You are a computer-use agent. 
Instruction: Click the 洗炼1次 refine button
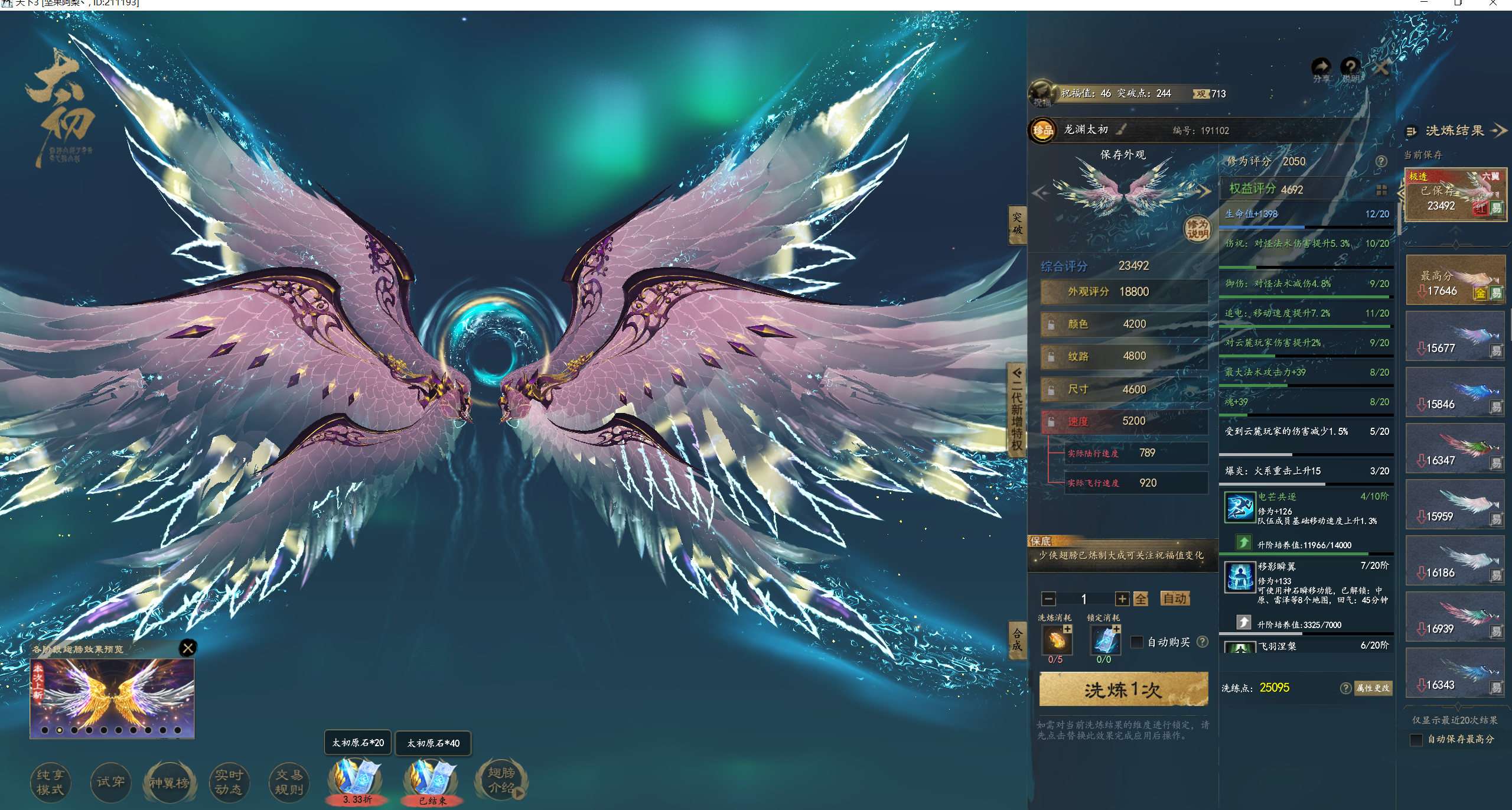point(1123,689)
